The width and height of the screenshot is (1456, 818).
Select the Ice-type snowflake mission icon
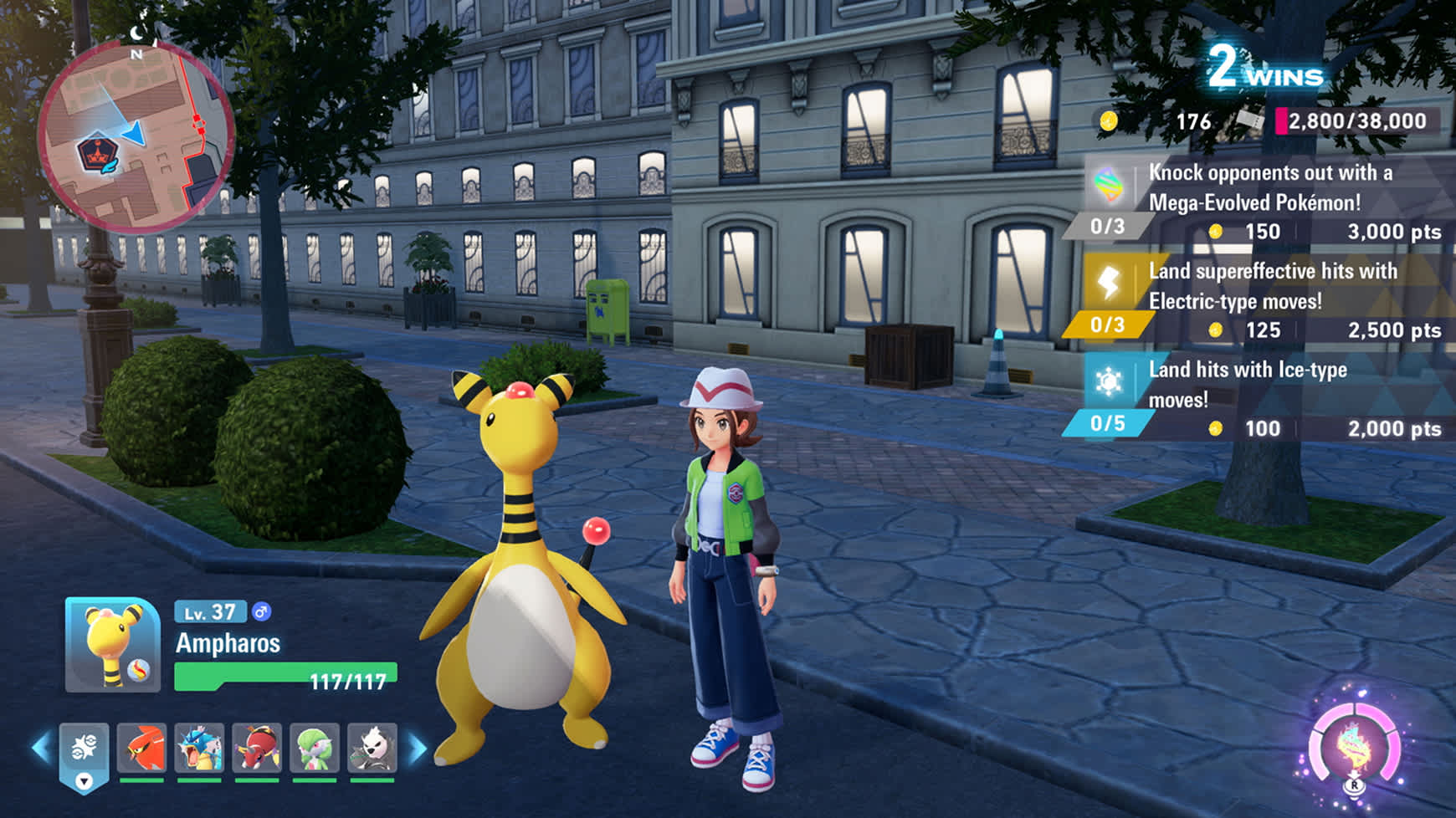point(1109,381)
